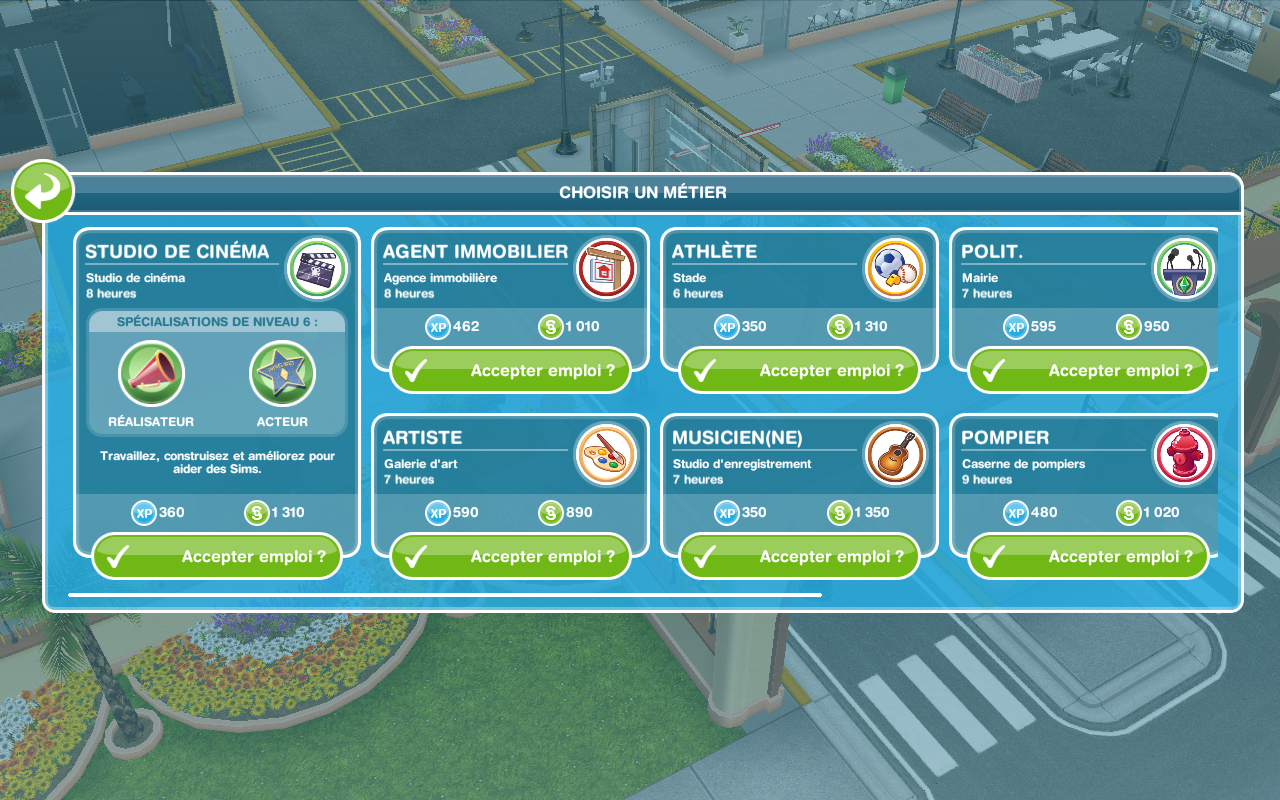Viewport: 1280px width, 800px height.
Task: Accept the Athlète job
Action: (x=799, y=371)
